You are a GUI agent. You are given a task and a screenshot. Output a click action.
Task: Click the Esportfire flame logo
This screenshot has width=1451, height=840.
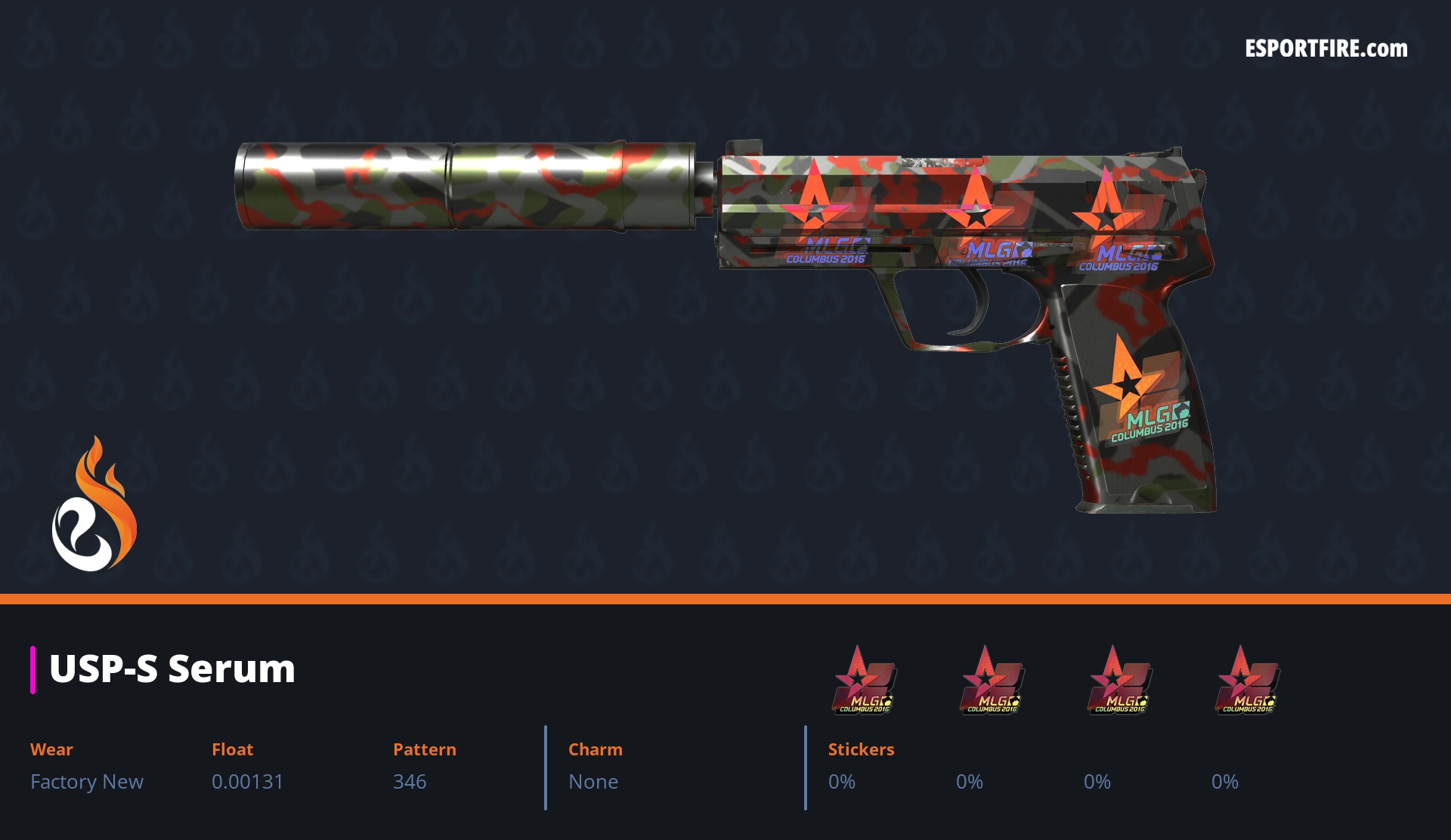click(x=94, y=505)
